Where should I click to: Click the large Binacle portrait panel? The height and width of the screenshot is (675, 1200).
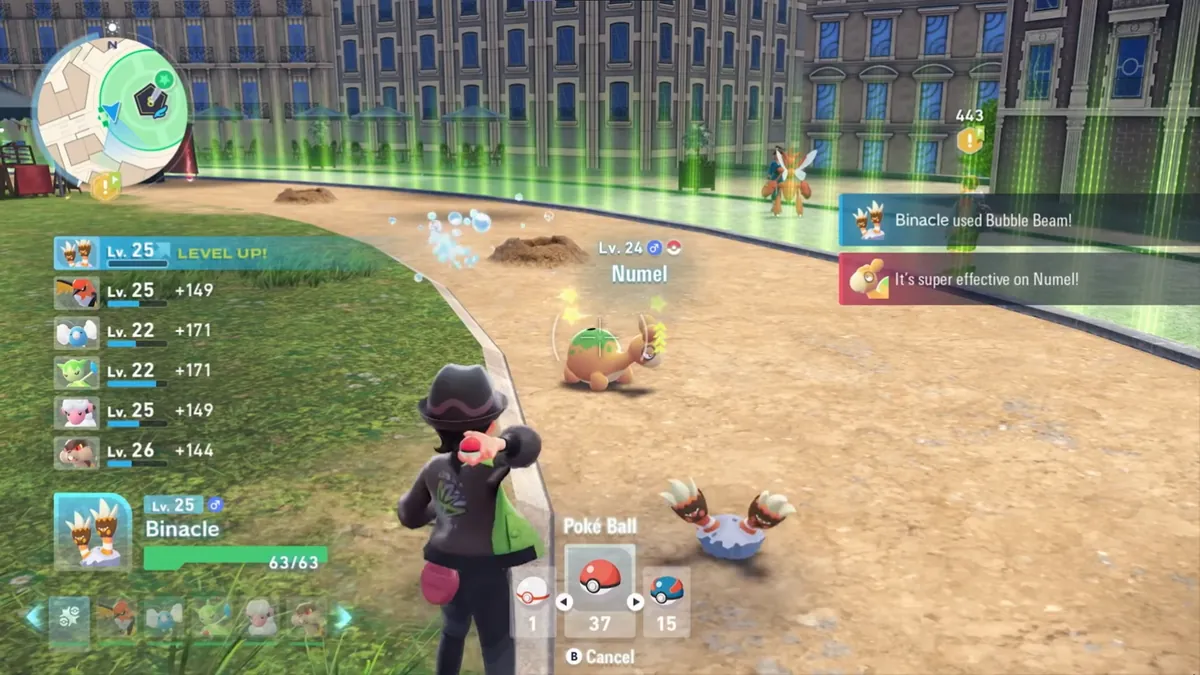[93, 532]
